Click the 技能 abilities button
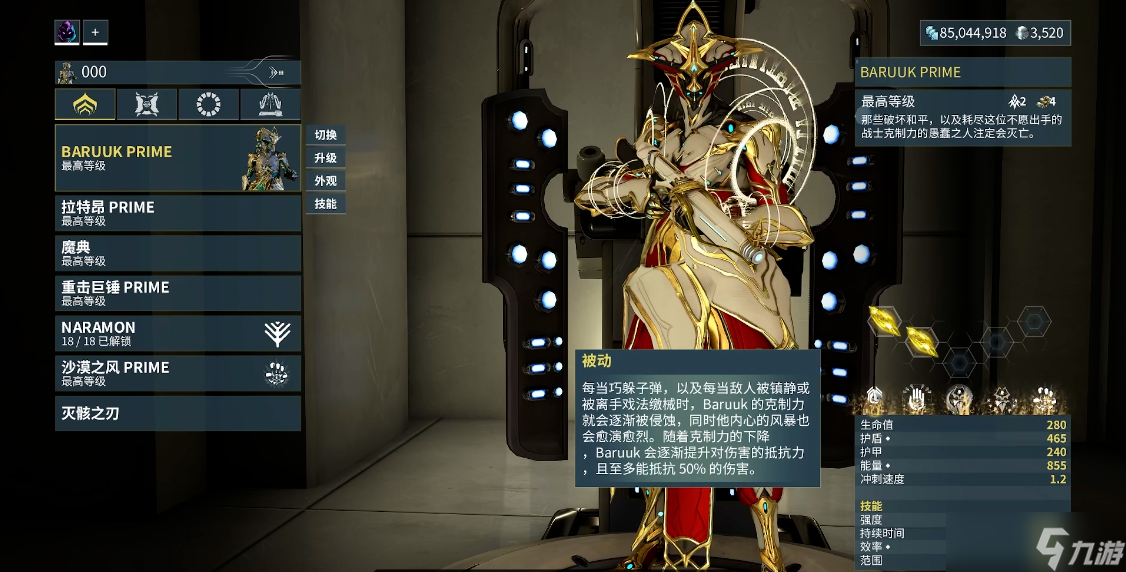 [x=326, y=204]
